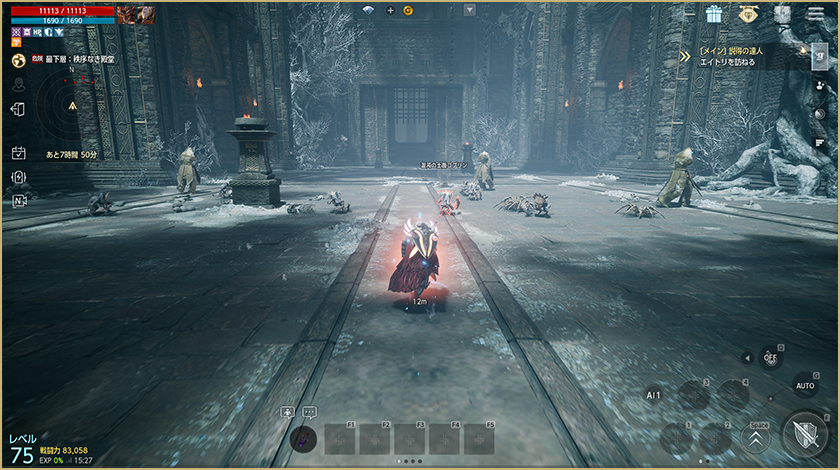Open the world map globe icon
Image resolution: width=840 pixels, height=470 pixels.
pos(18,61)
